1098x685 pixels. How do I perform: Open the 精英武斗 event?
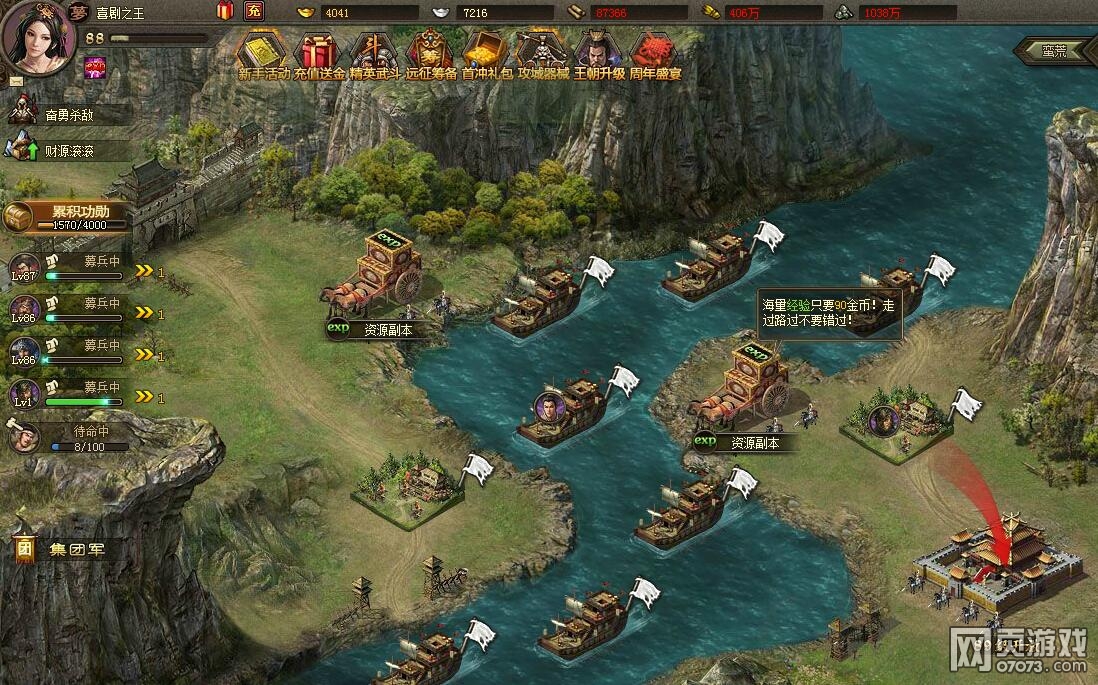click(375, 53)
